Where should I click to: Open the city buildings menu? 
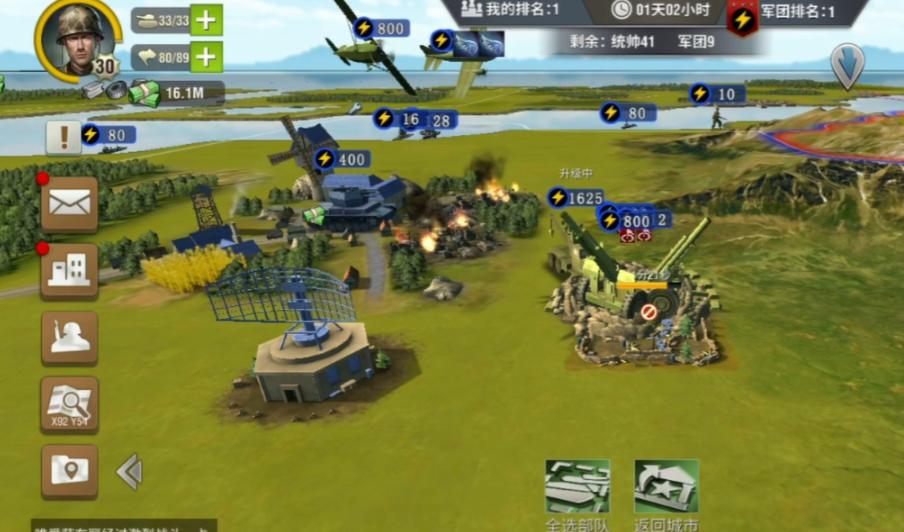pyautogui.click(x=69, y=270)
